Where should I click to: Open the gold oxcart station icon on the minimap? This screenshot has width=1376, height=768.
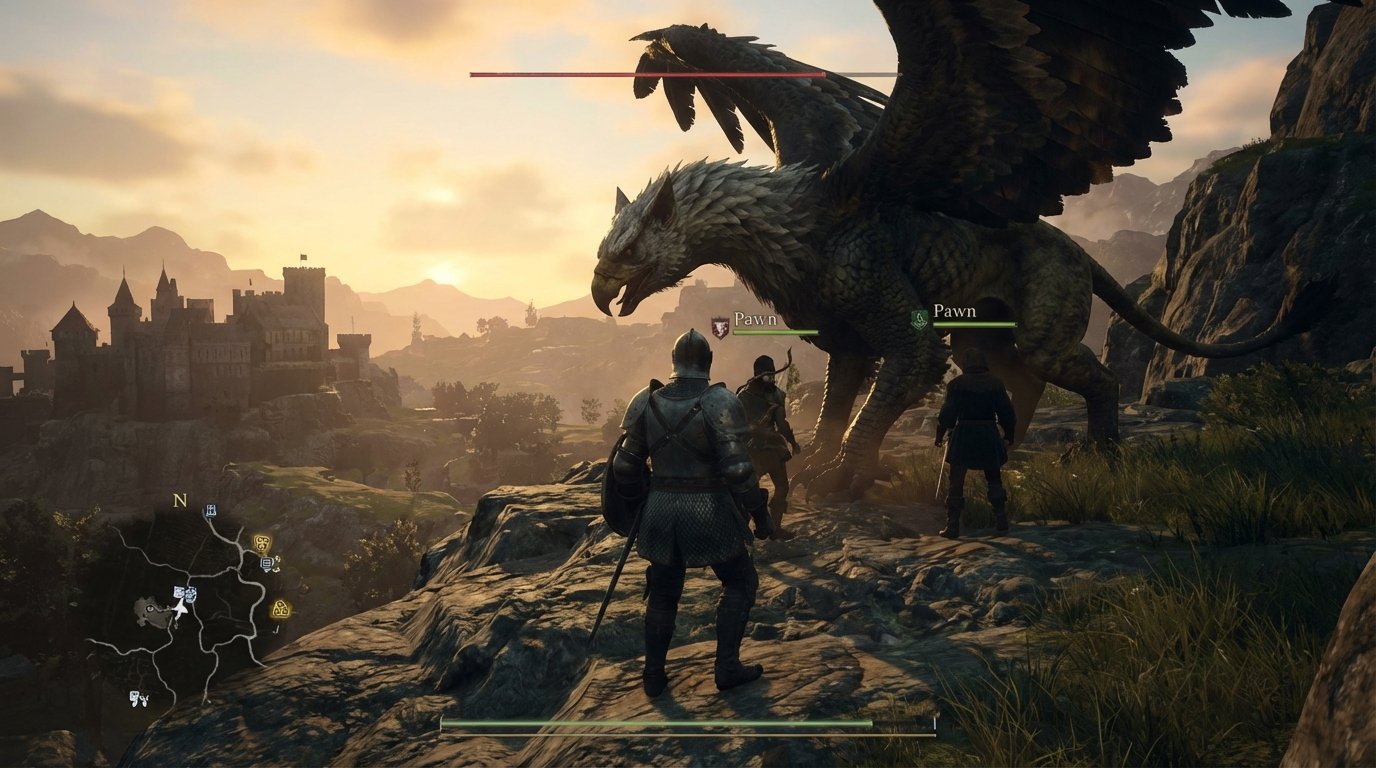262,542
